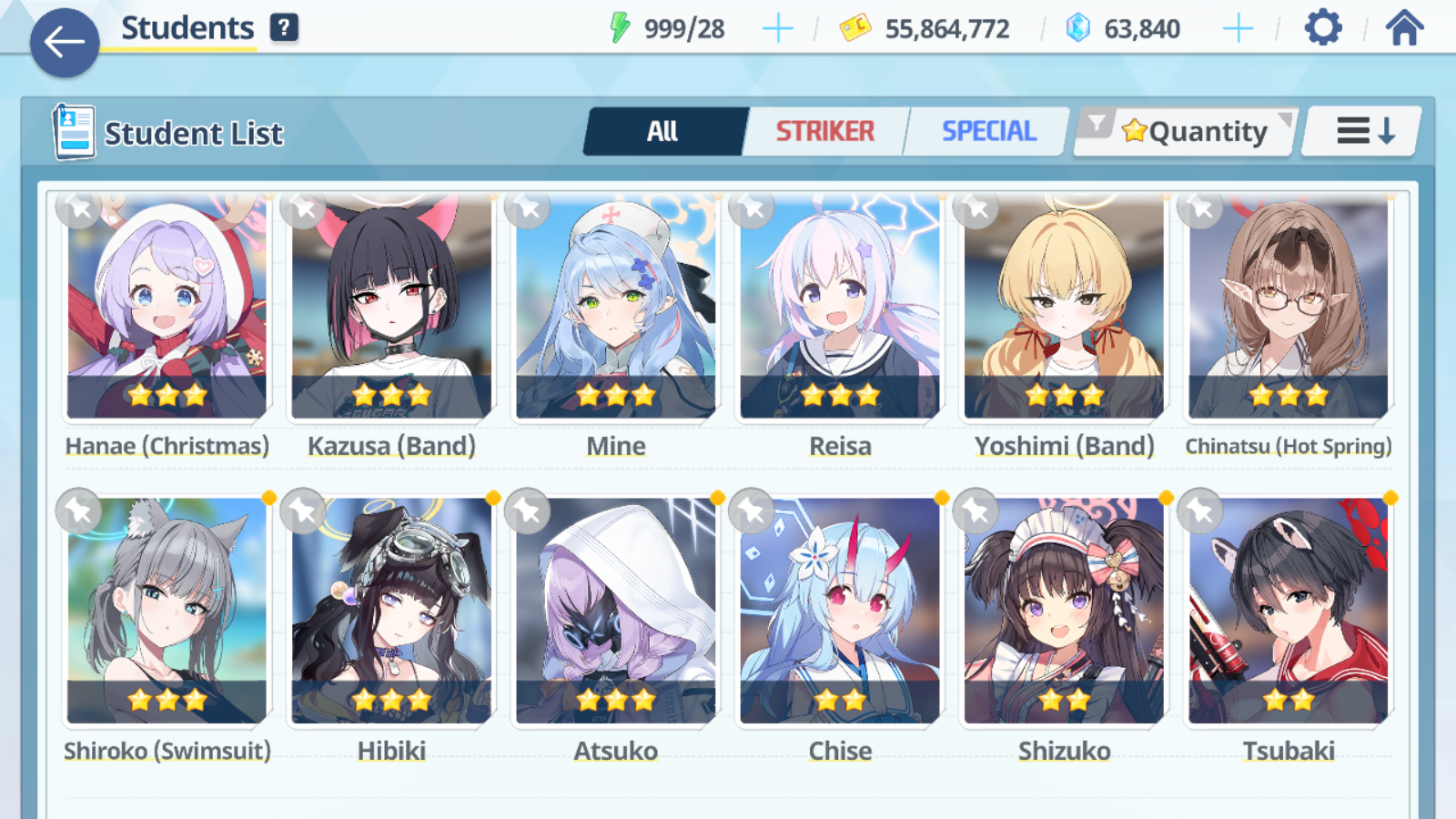Choose the Yoshimi (Band) student card
The width and height of the screenshot is (1456, 819).
1065,309
